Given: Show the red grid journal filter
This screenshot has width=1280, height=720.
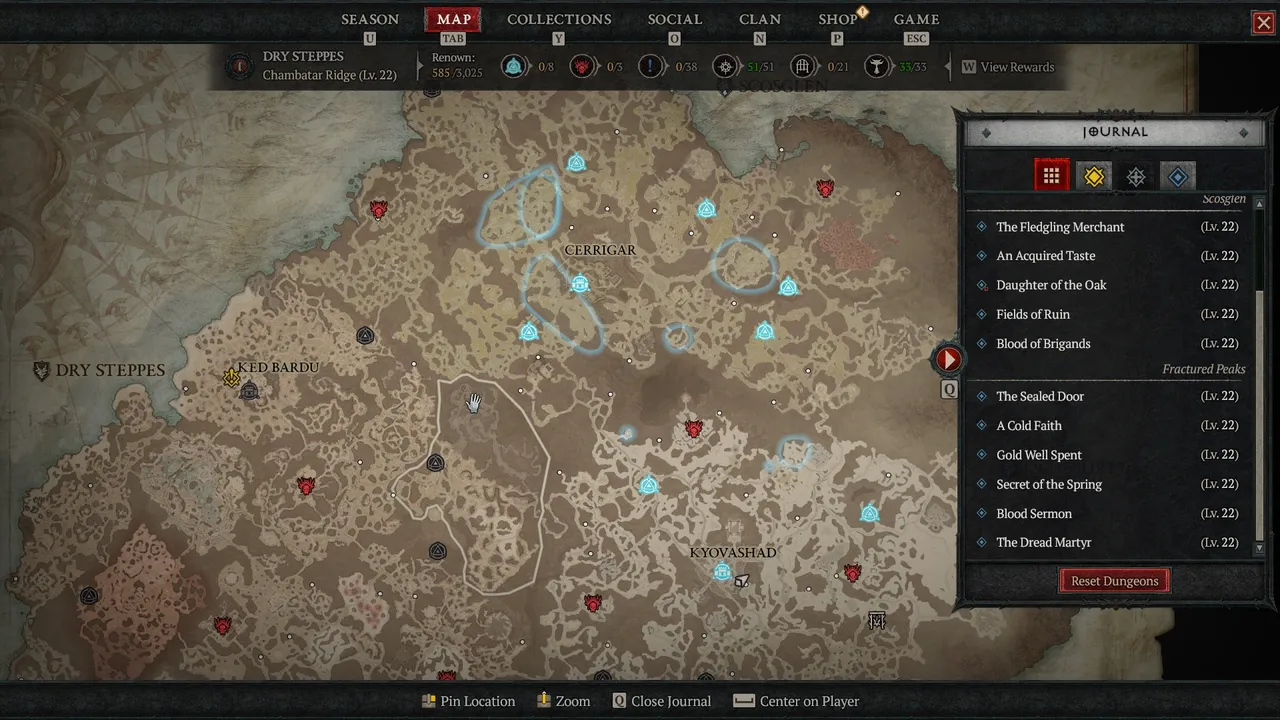Looking at the screenshot, I should [x=1051, y=176].
